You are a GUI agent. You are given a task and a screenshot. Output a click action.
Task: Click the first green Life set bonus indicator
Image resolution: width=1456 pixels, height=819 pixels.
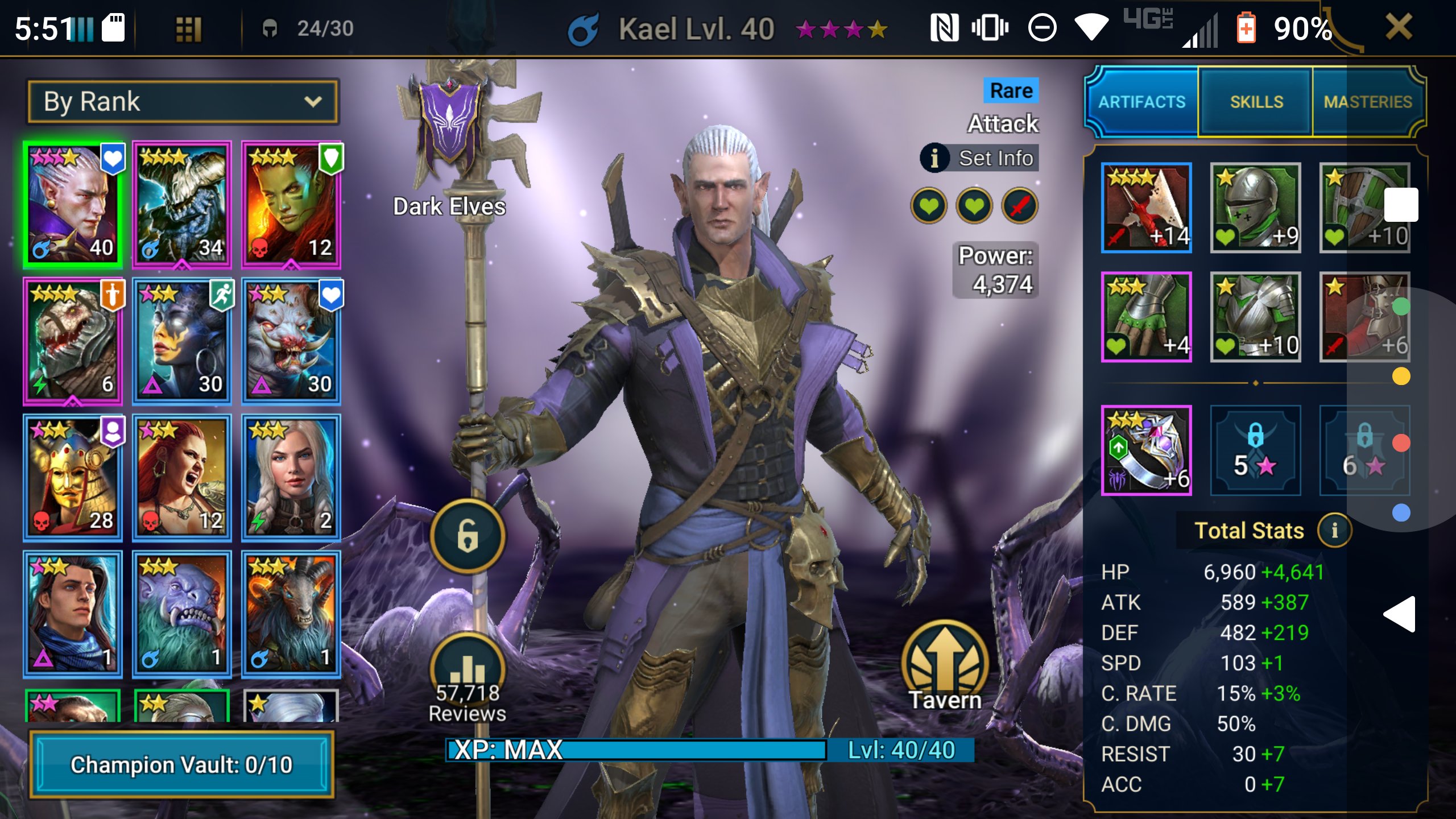(x=929, y=206)
